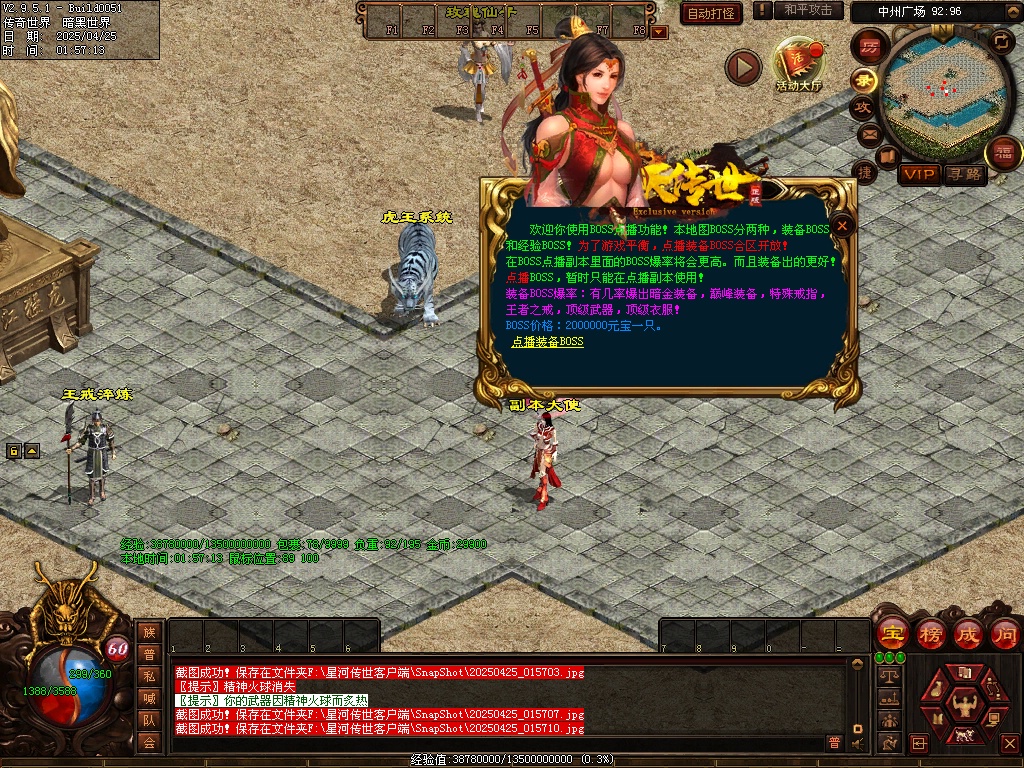Toggle 自动打怪 auto-fight button

[x=711, y=13]
